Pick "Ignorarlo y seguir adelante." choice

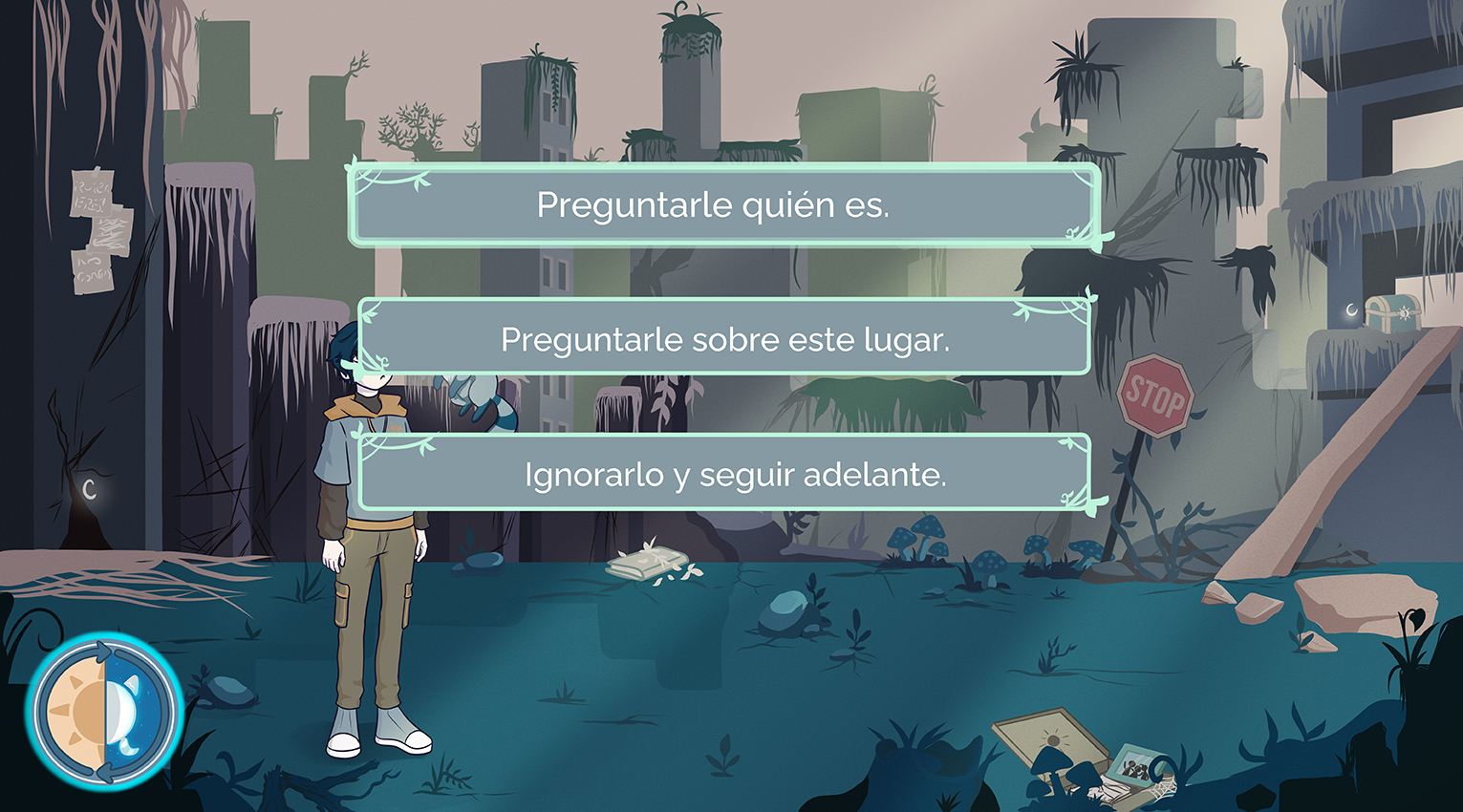723,474
